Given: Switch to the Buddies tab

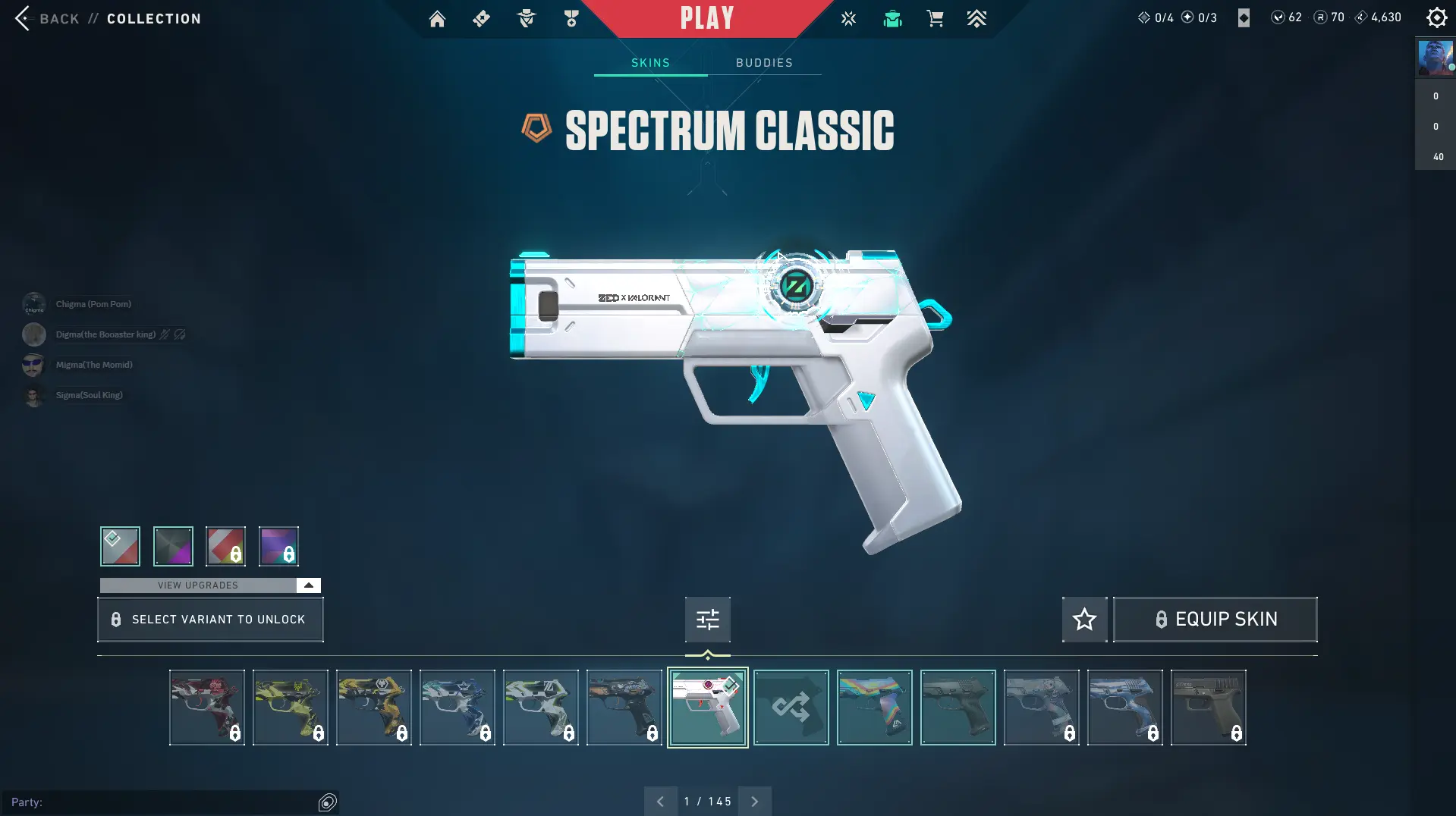Looking at the screenshot, I should point(764,63).
